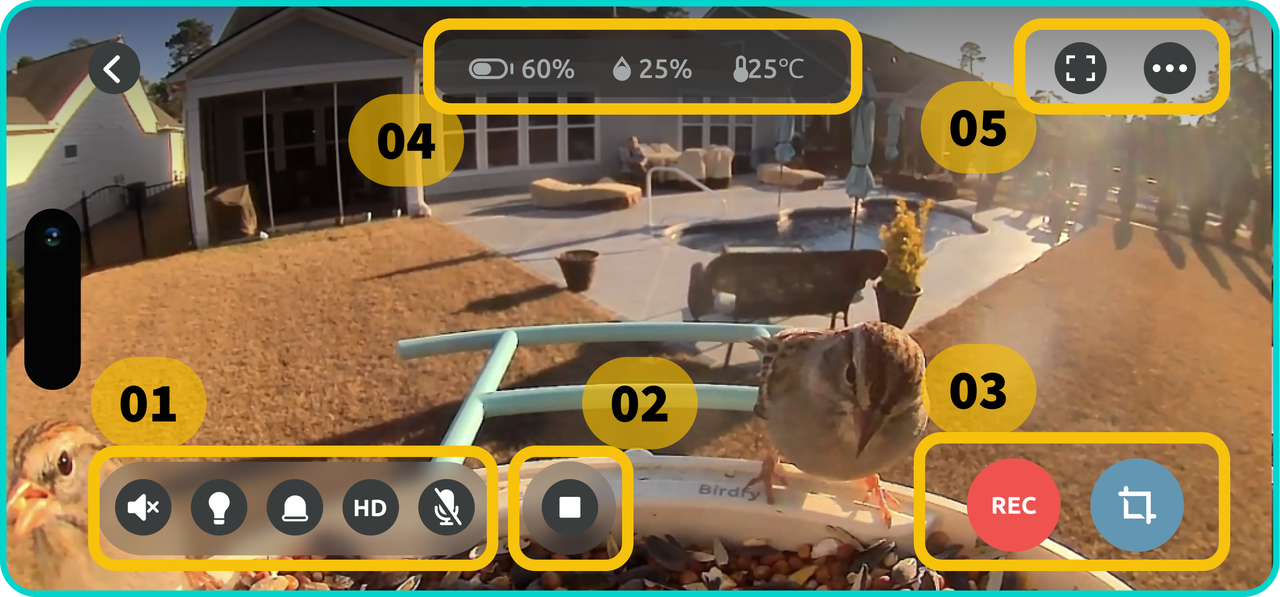The height and width of the screenshot is (597, 1280).
Task: Switch video quality with the HD button
Action: [370, 507]
